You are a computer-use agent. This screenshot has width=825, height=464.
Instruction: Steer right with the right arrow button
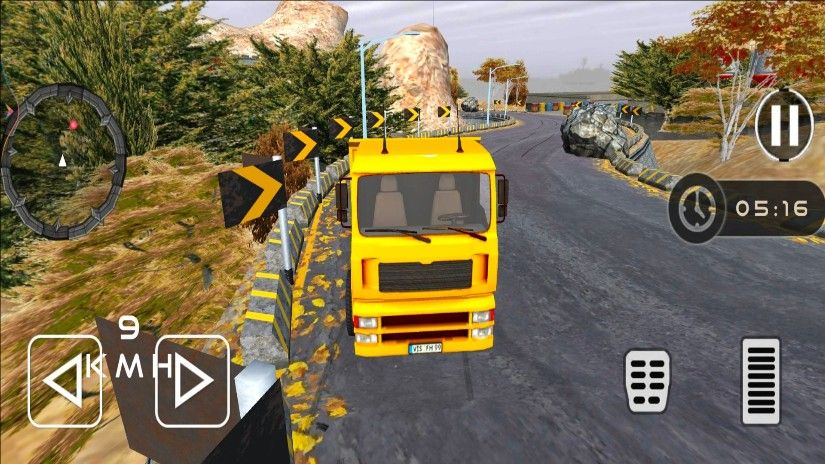tap(193, 381)
